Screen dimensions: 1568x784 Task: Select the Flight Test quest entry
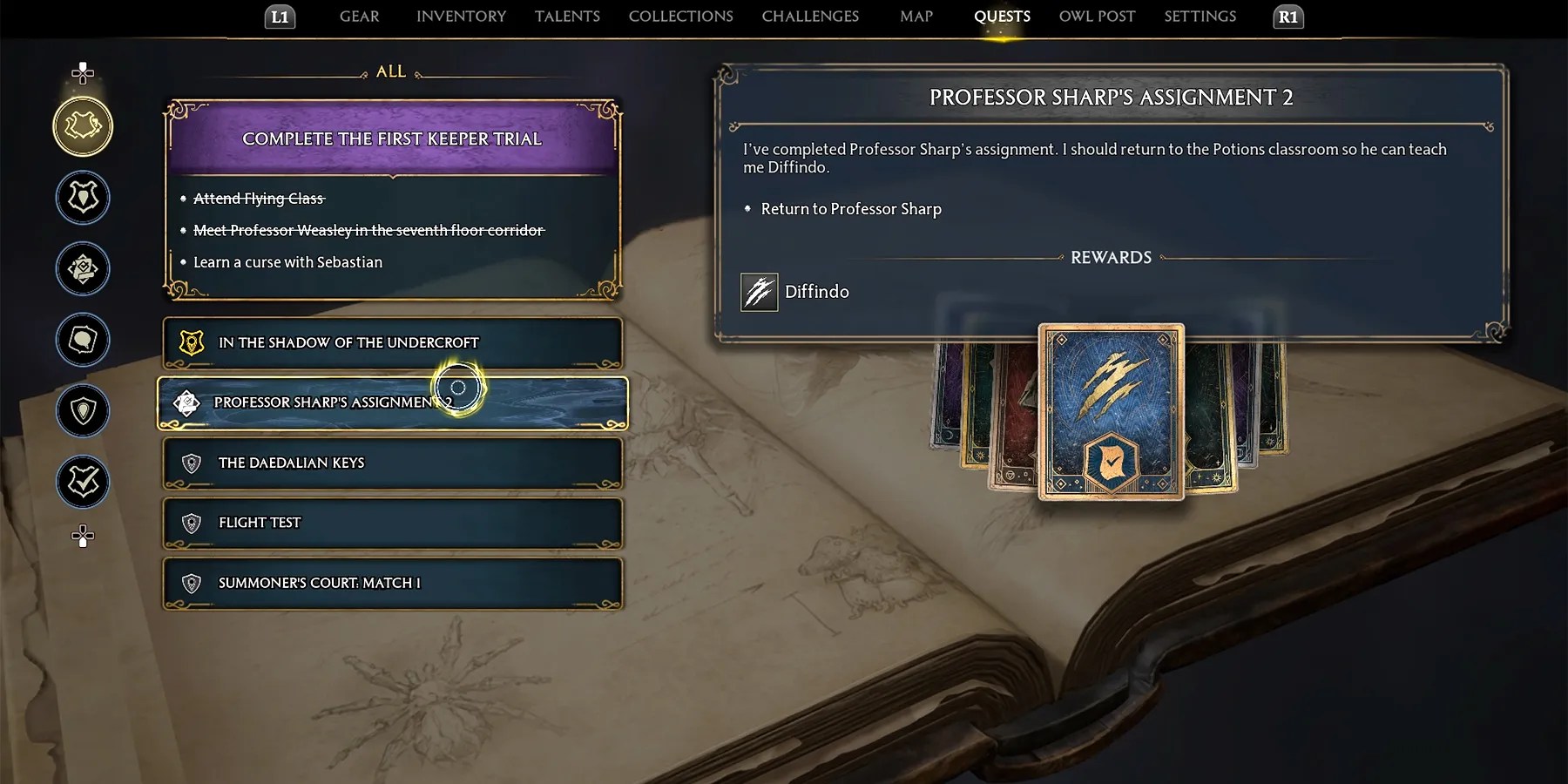pyautogui.click(x=392, y=523)
